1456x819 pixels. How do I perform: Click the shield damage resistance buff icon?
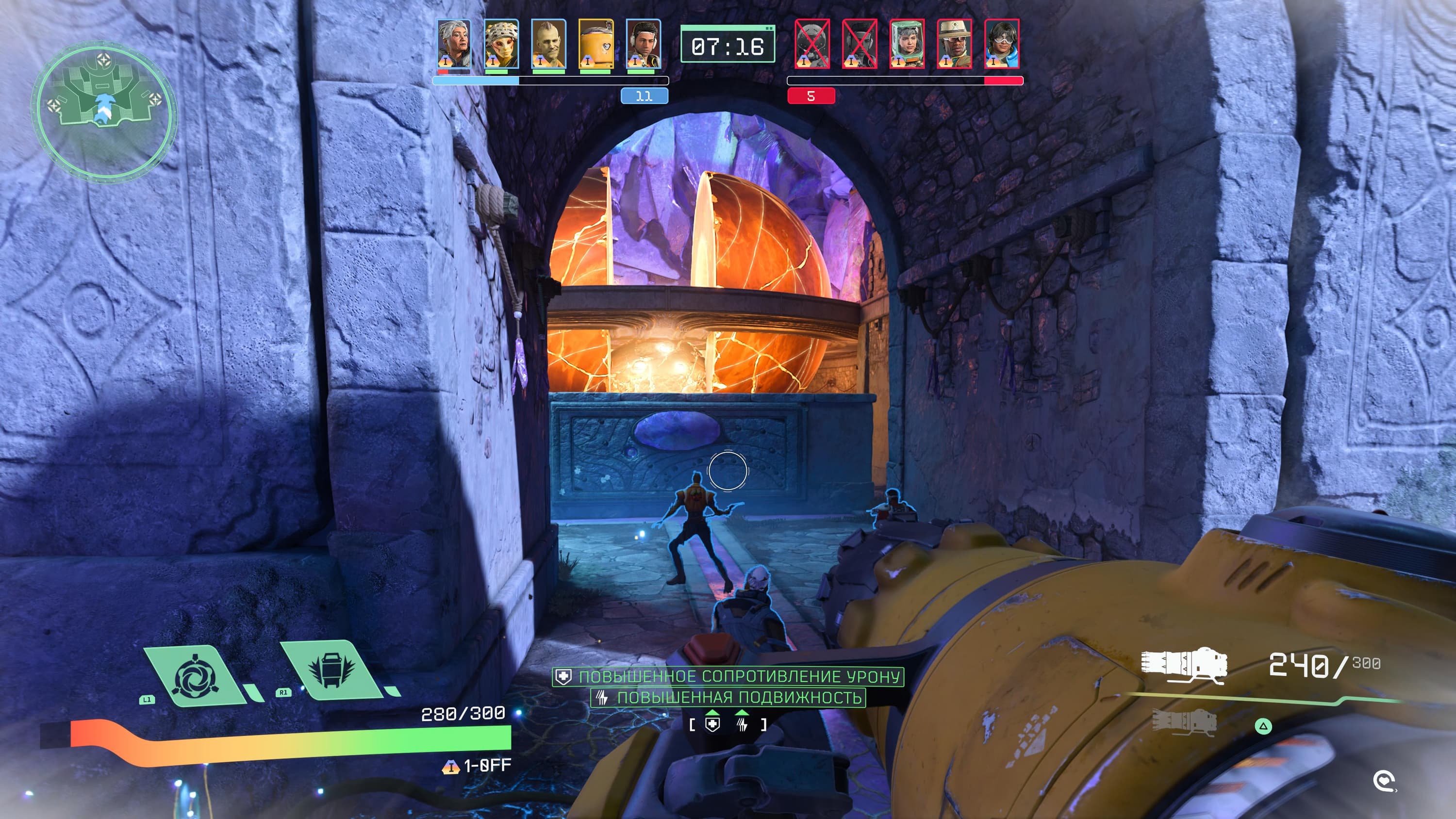(x=713, y=724)
